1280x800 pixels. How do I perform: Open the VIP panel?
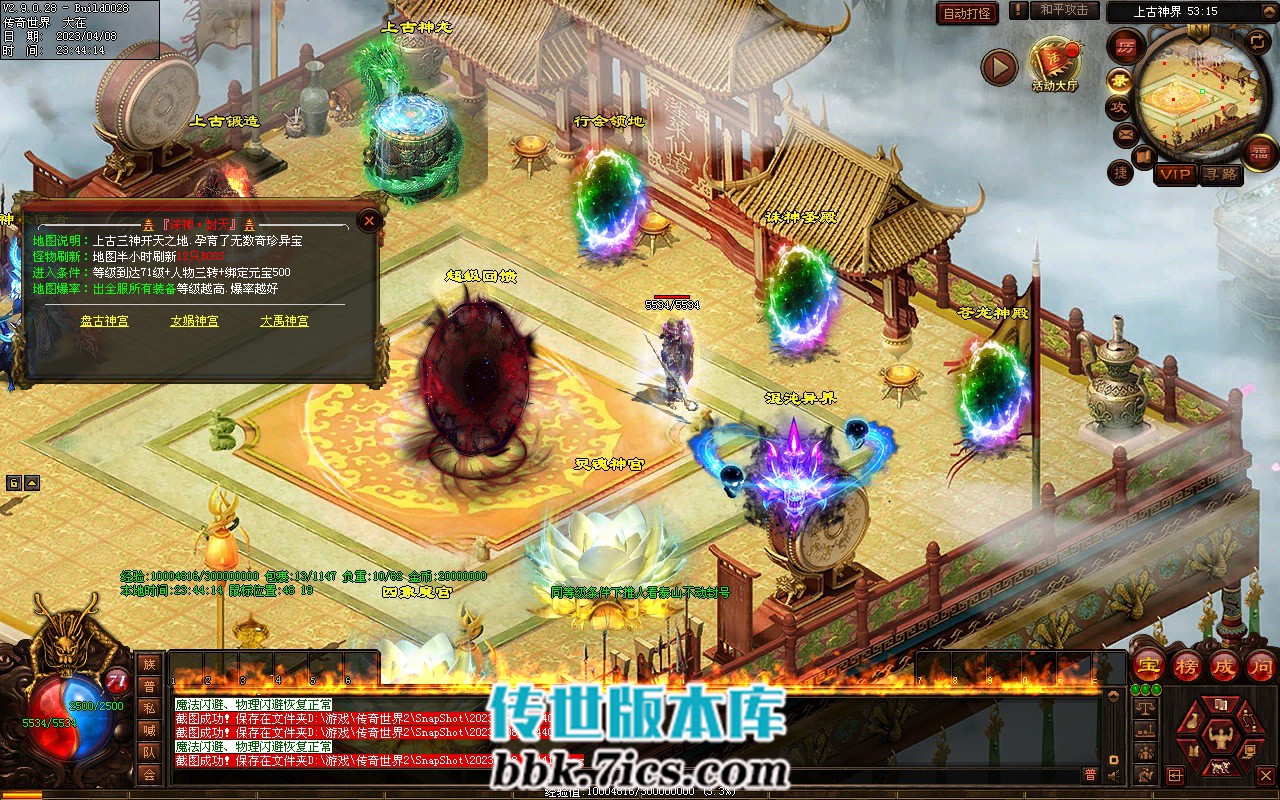tap(1175, 174)
